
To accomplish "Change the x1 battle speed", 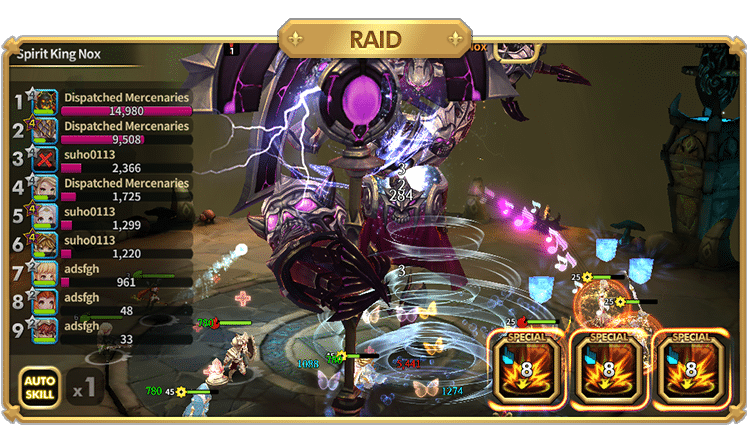I will pos(84,385).
